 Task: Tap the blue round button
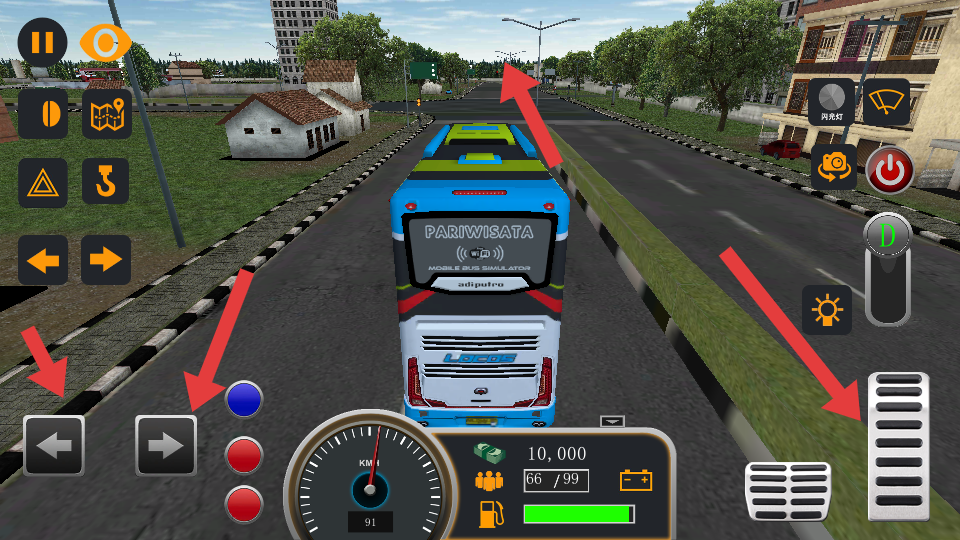(x=244, y=399)
